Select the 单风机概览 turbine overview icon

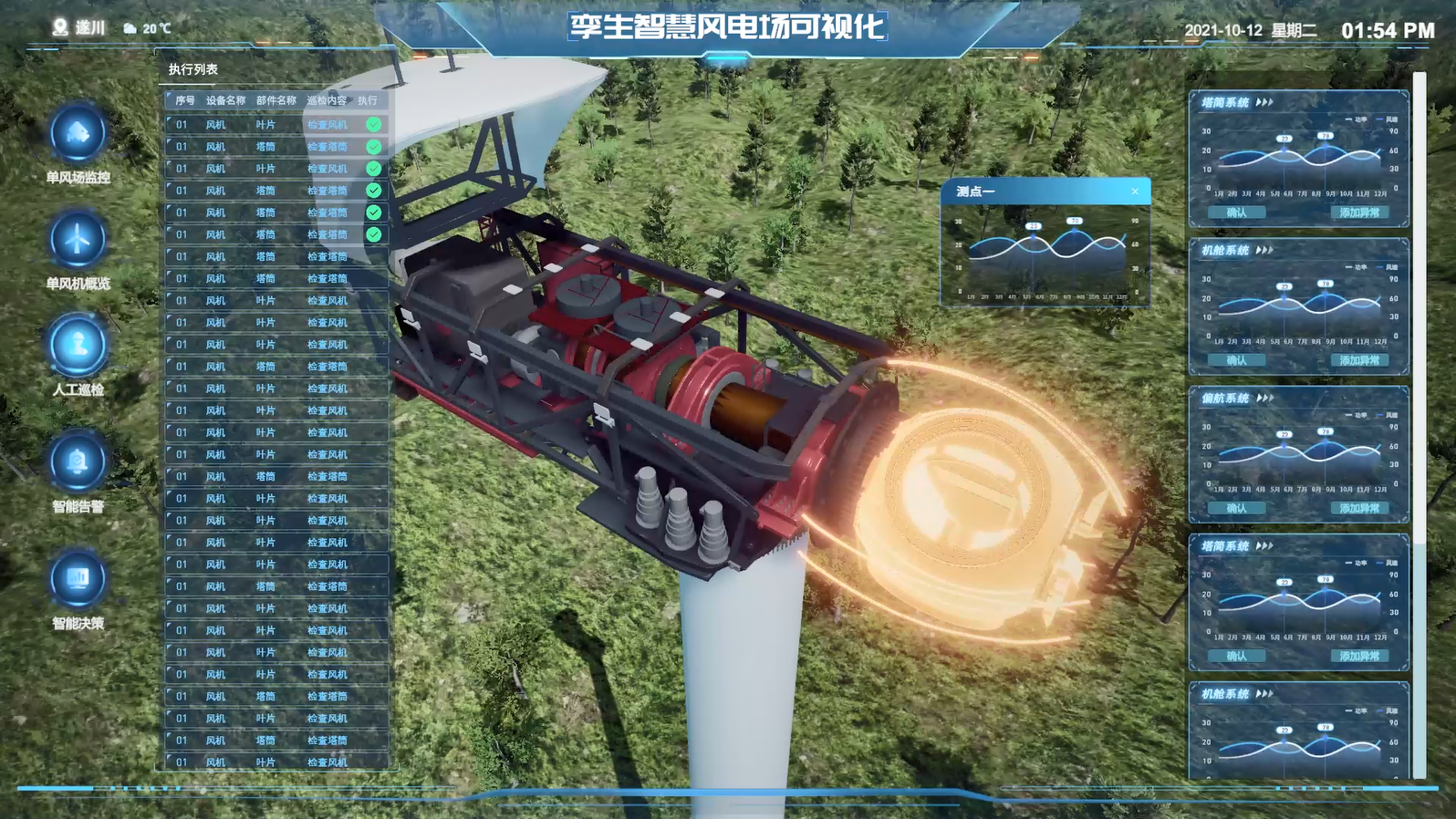click(78, 241)
